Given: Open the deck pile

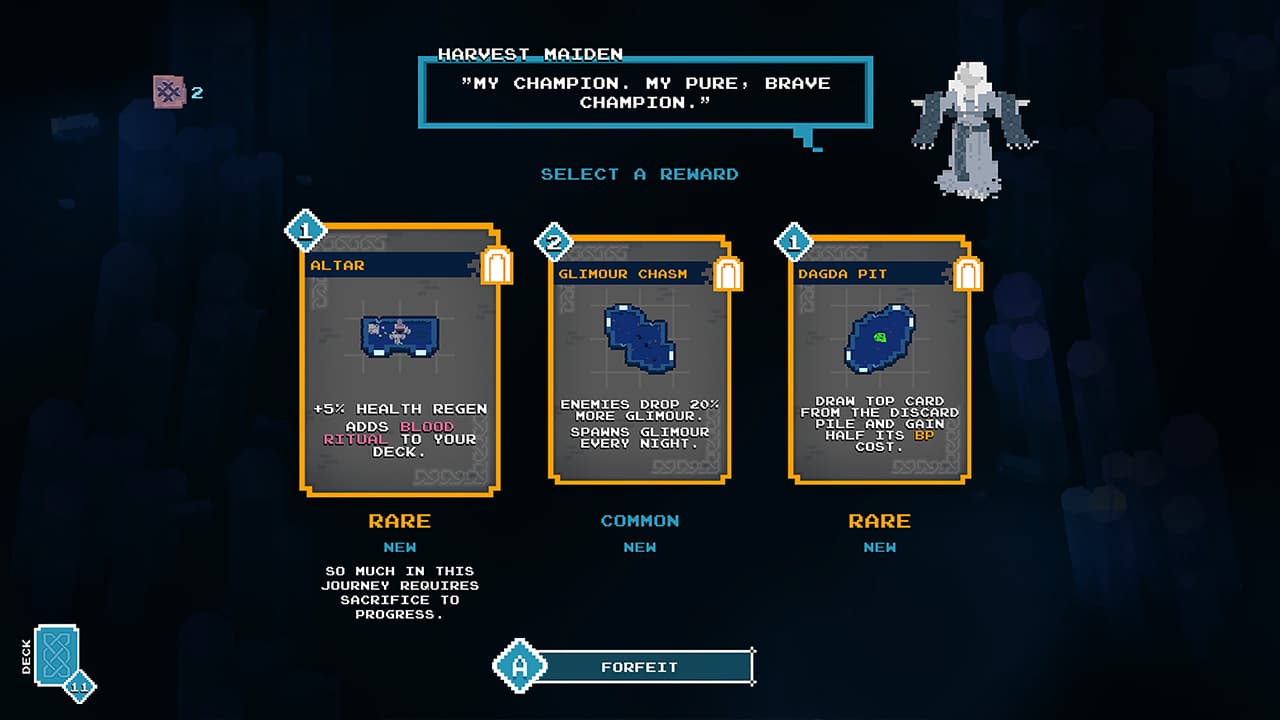Looking at the screenshot, I should point(57,655).
